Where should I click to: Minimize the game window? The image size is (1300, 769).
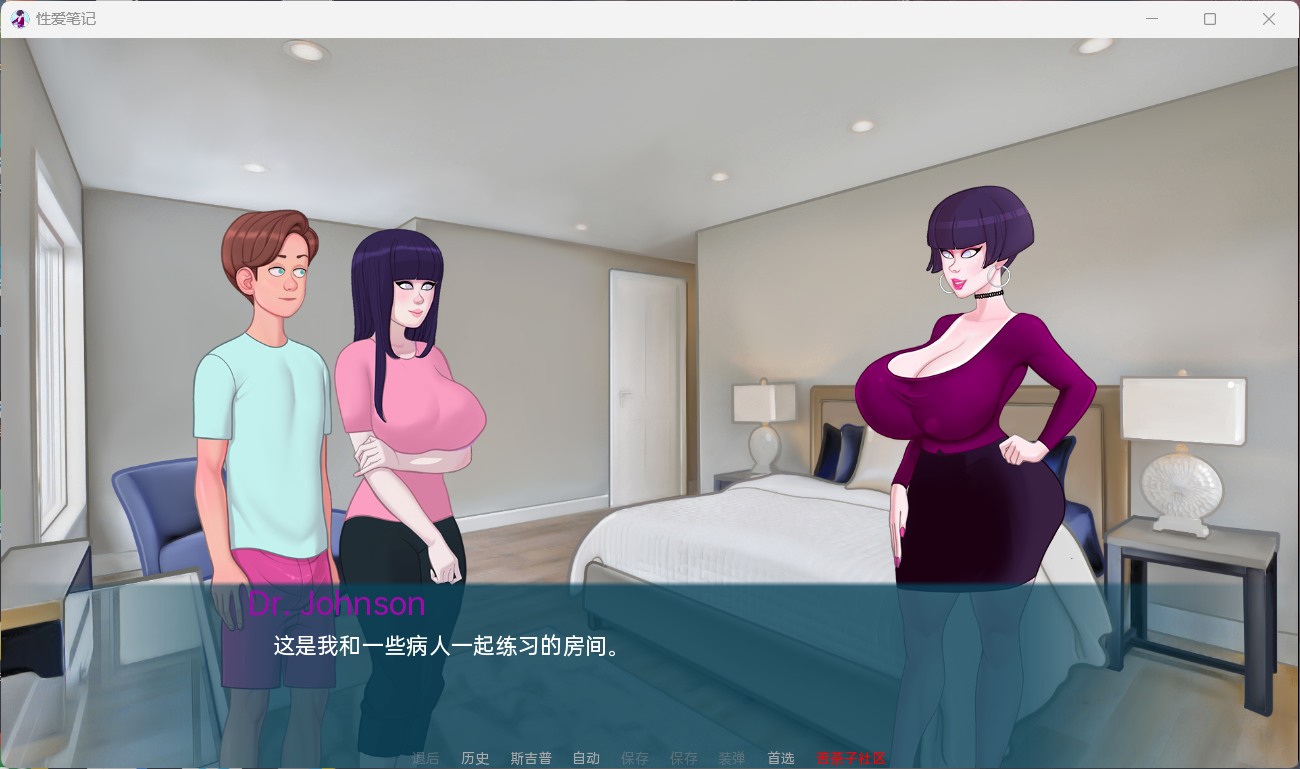point(1151,18)
